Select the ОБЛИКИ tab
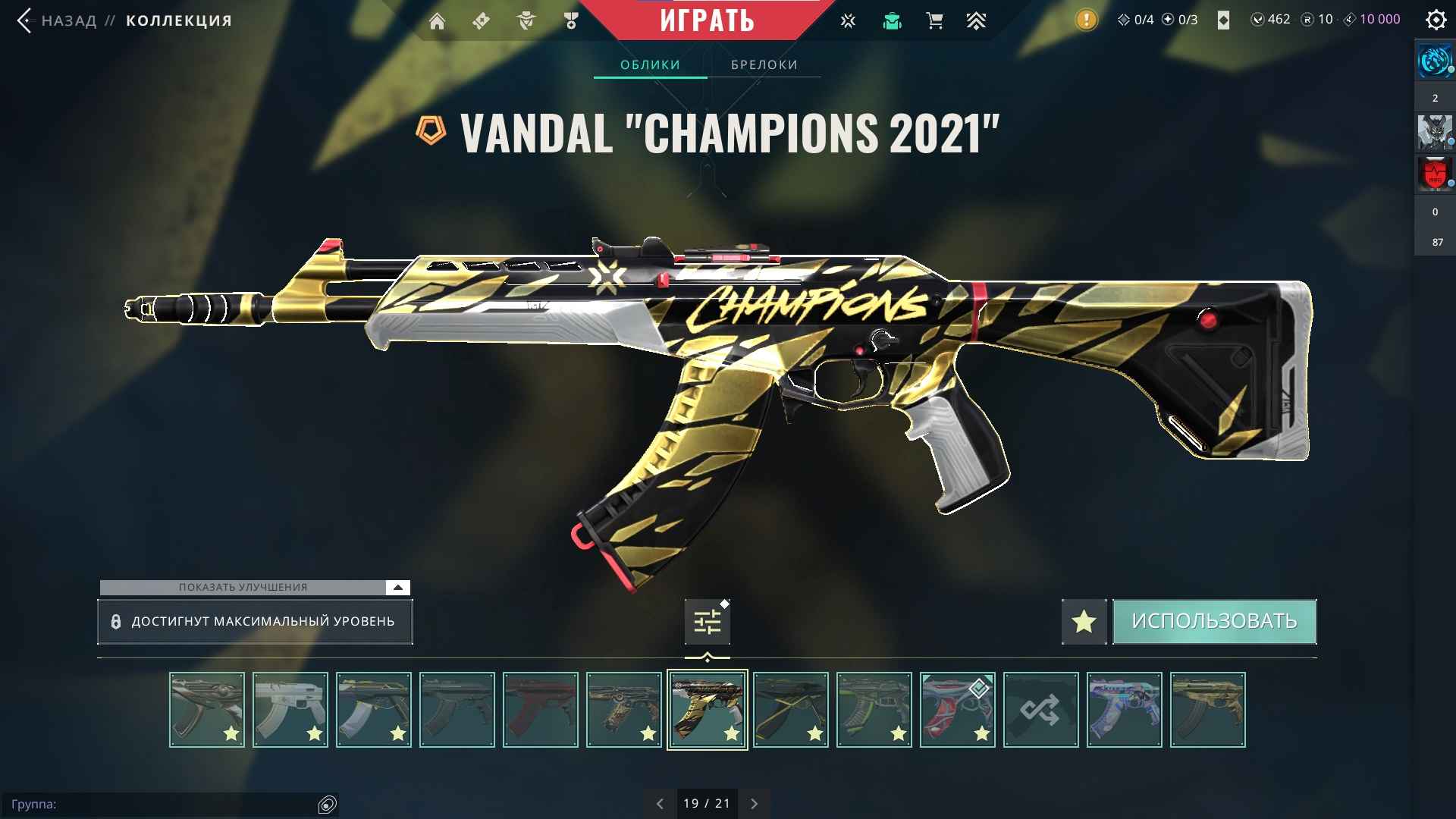 (651, 64)
